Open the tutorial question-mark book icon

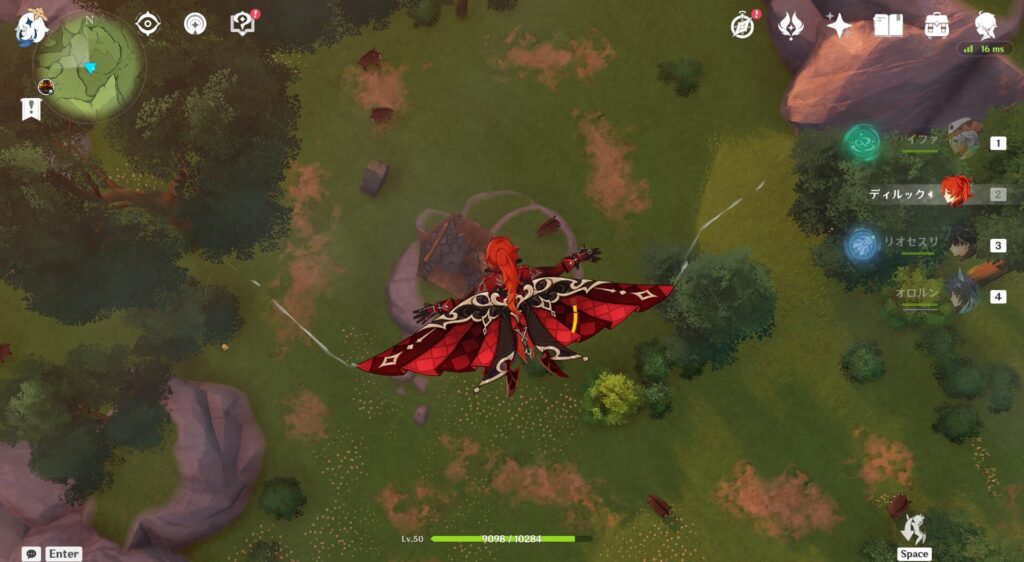pos(243,23)
